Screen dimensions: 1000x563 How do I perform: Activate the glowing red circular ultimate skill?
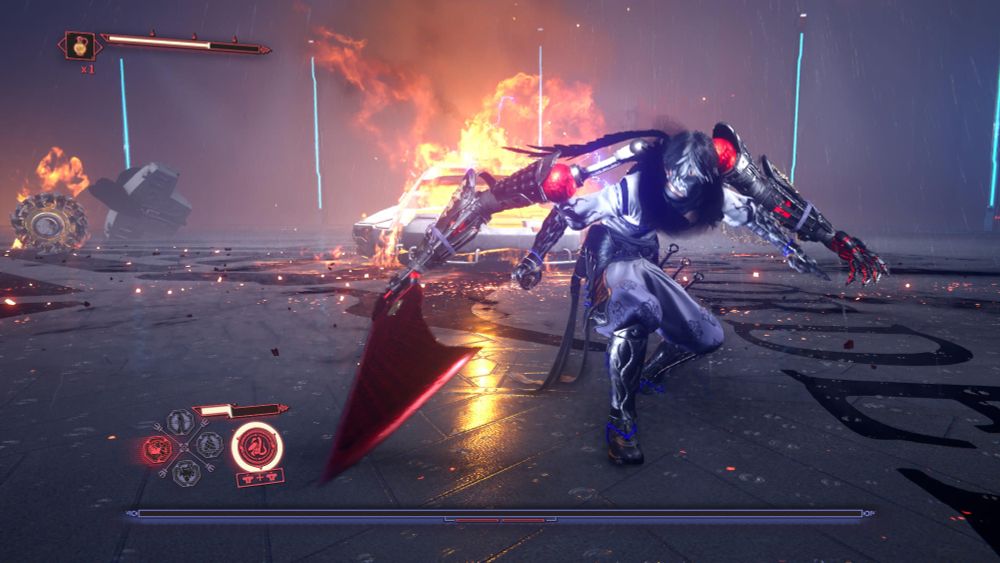(257, 446)
